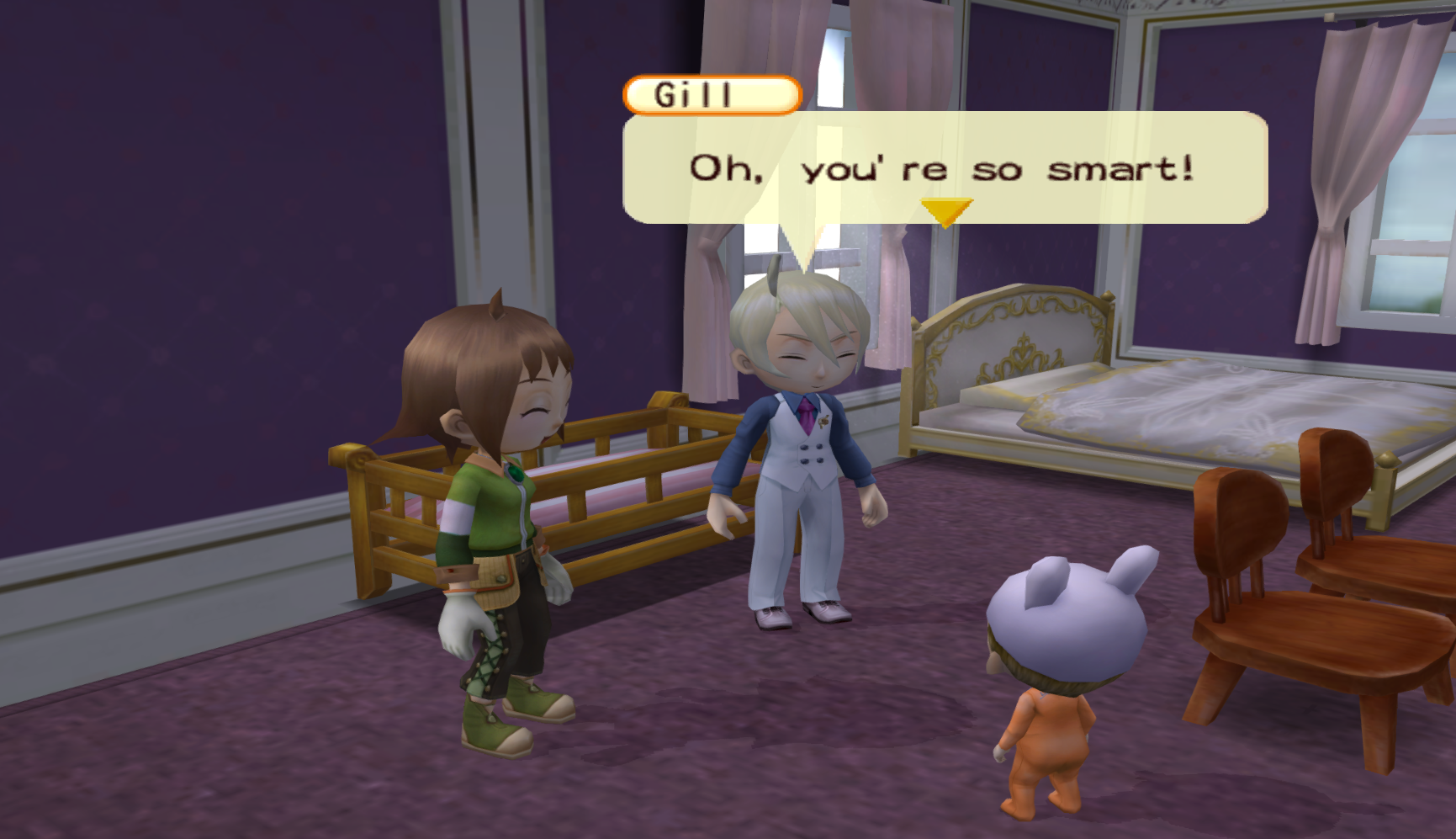Advance dialogue with the yellow arrow

click(945, 211)
